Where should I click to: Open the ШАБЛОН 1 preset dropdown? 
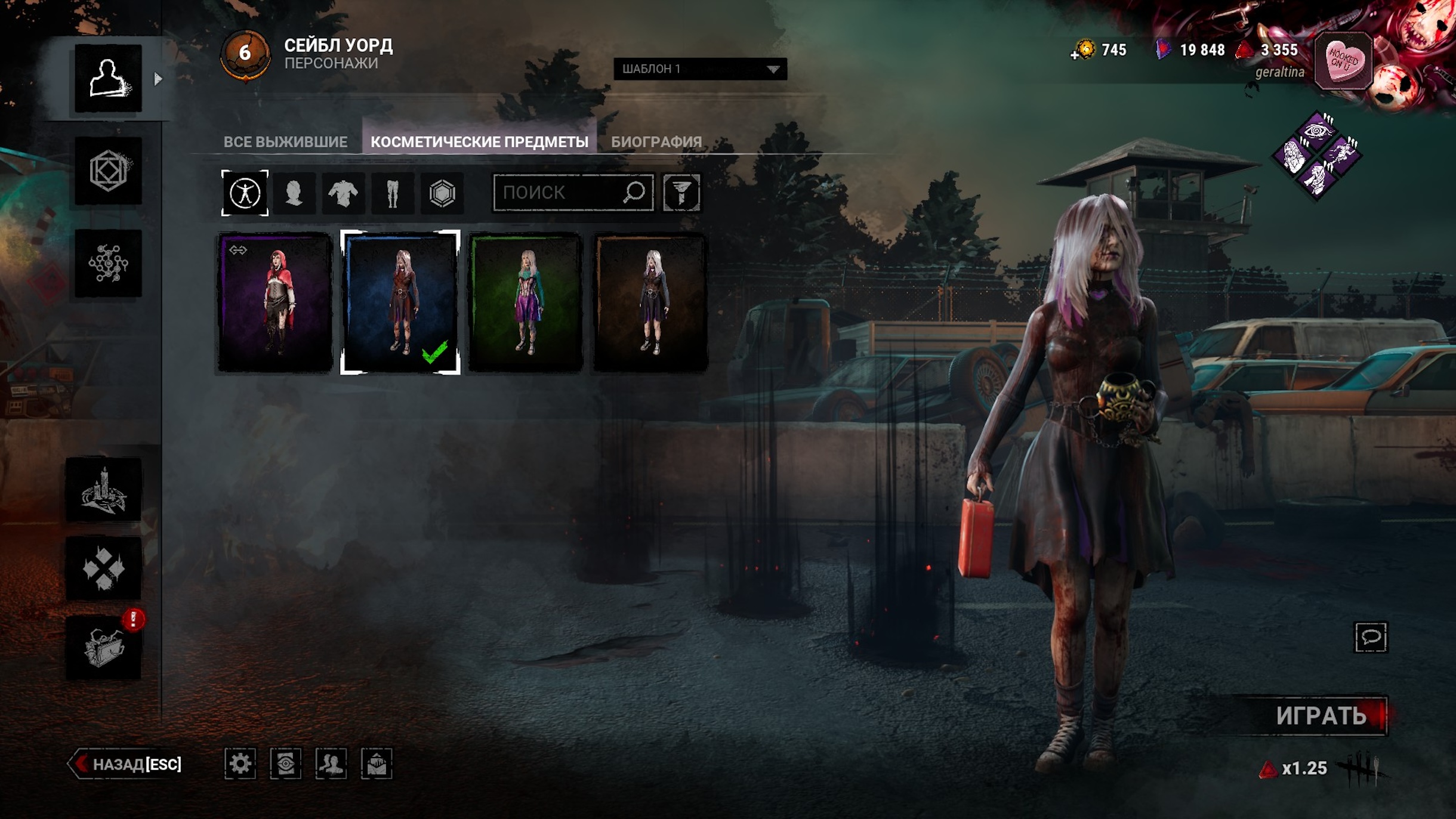click(x=699, y=69)
